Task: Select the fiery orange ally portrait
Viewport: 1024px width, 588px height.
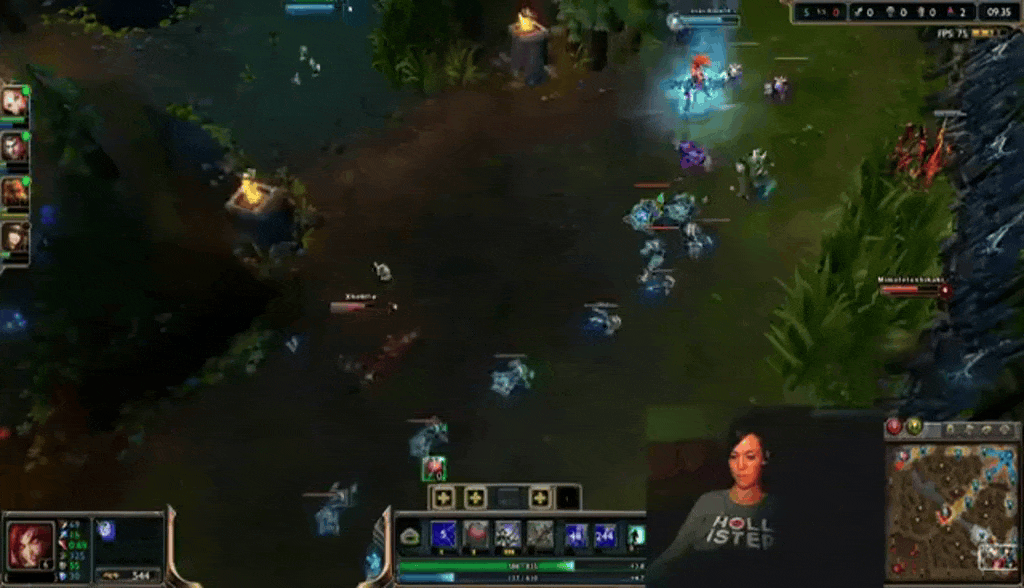Action: [x=14, y=191]
